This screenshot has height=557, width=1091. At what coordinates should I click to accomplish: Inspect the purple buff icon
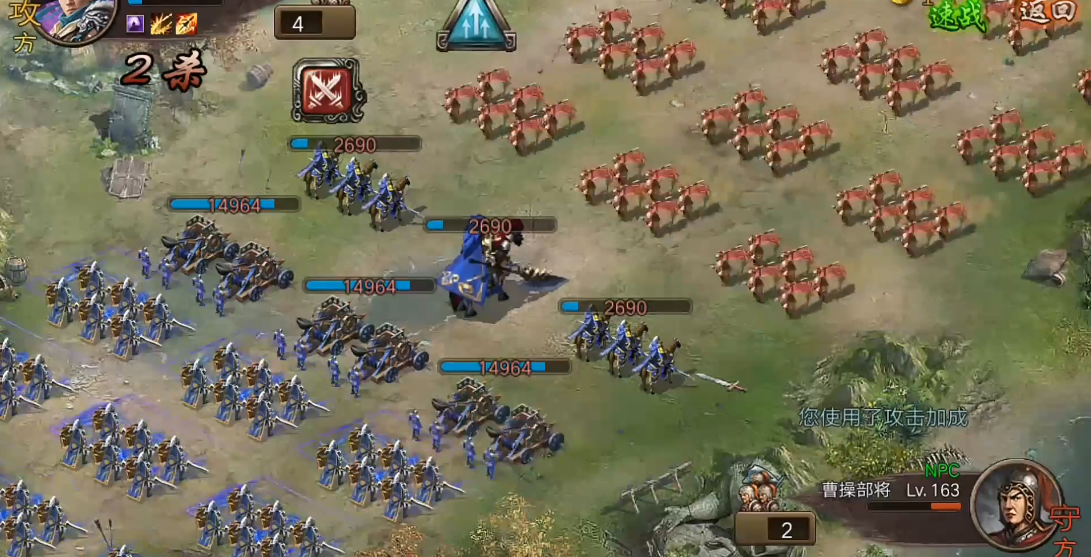[135, 24]
